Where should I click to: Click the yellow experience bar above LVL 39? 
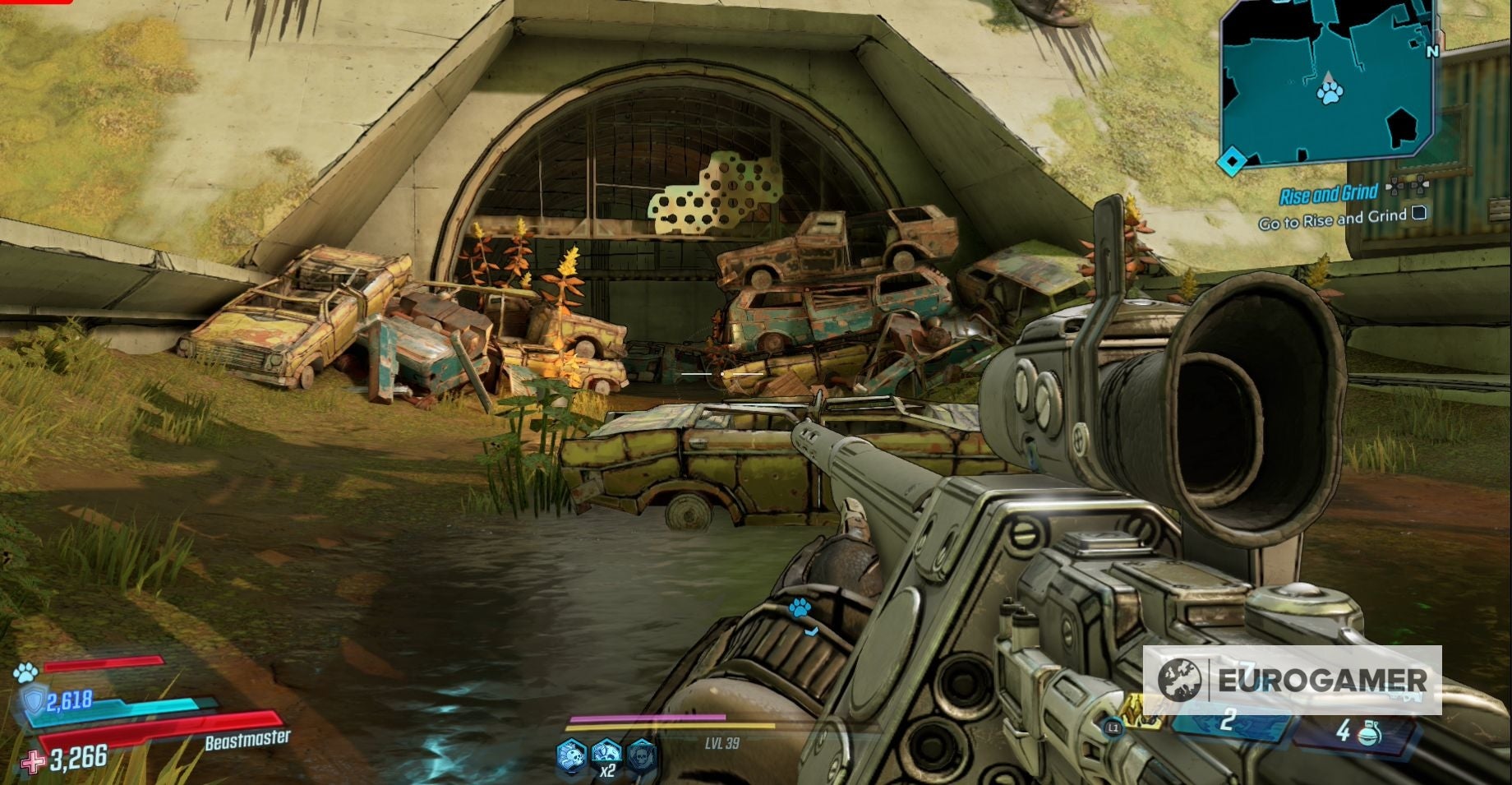pyautogui.click(x=669, y=727)
